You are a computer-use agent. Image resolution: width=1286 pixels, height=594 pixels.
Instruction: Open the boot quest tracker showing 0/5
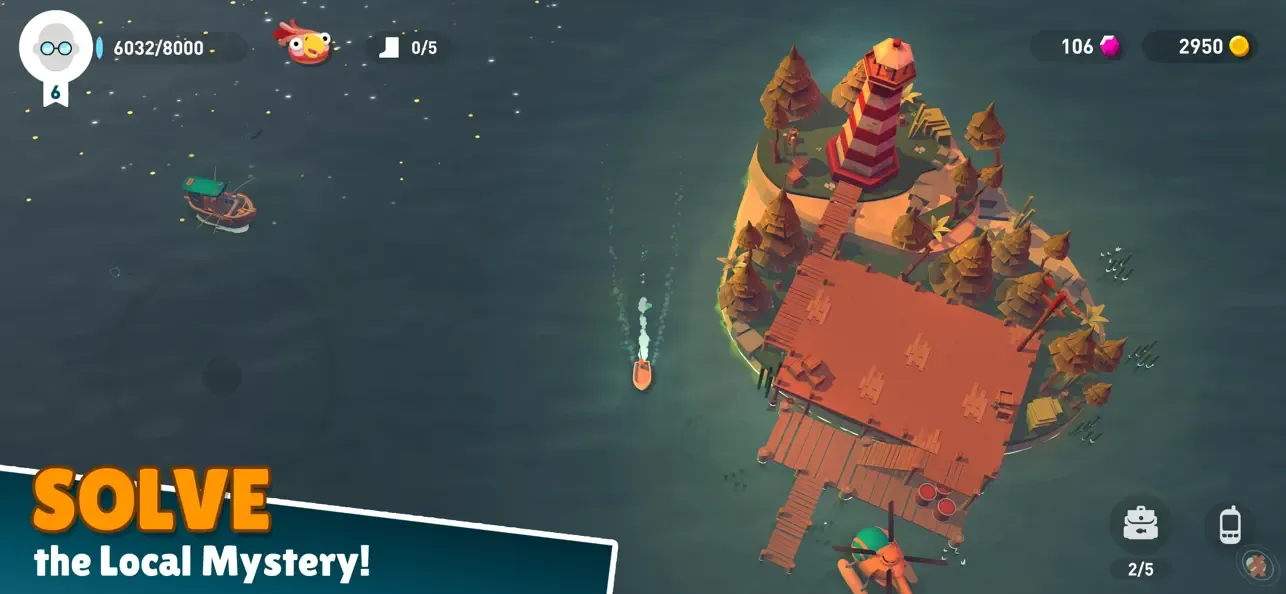(x=409, y=47)
